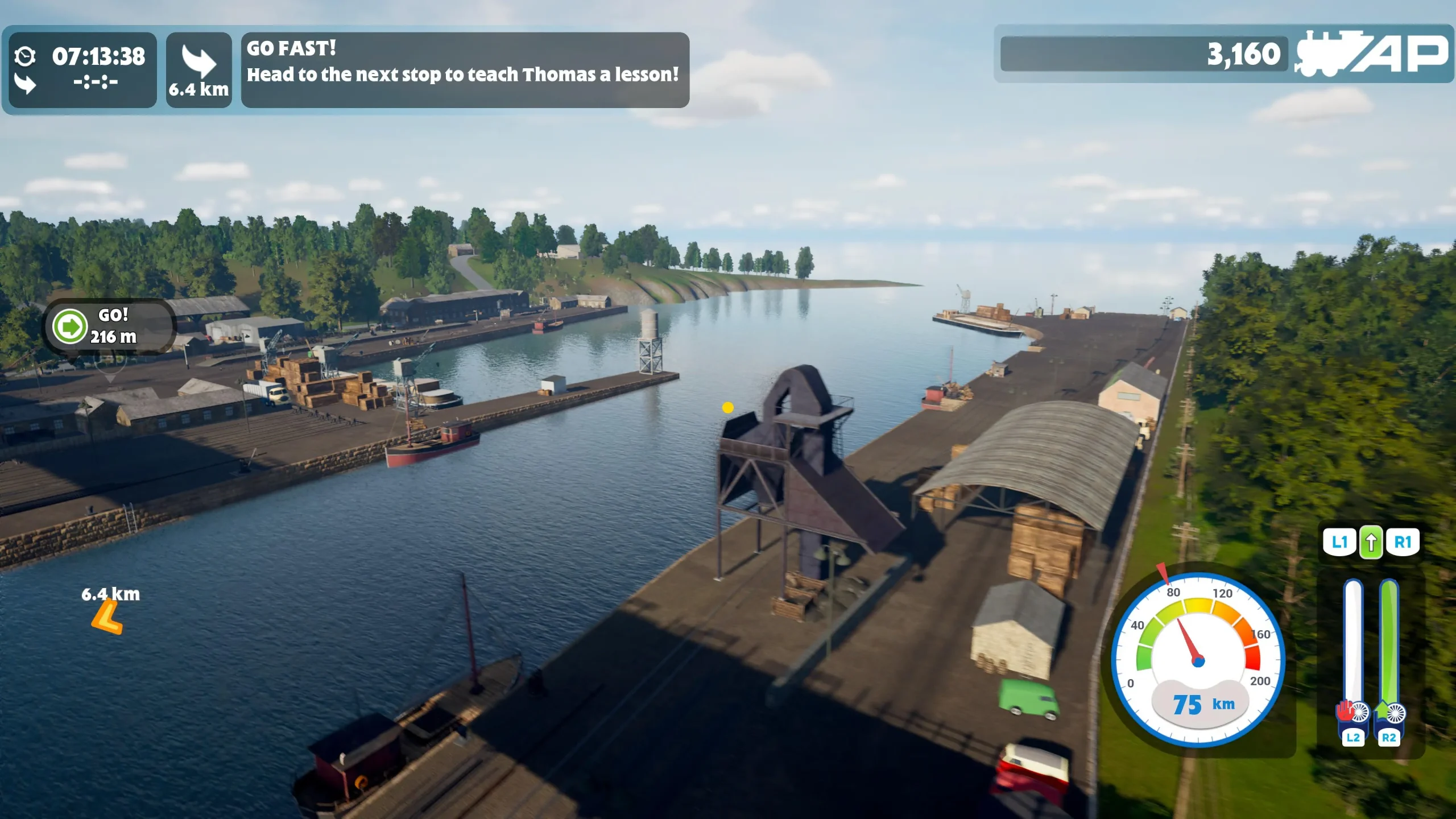Toggle the green forward reverser arrow
Screen dimensions: 1456x819
(x=1371, y=542)
